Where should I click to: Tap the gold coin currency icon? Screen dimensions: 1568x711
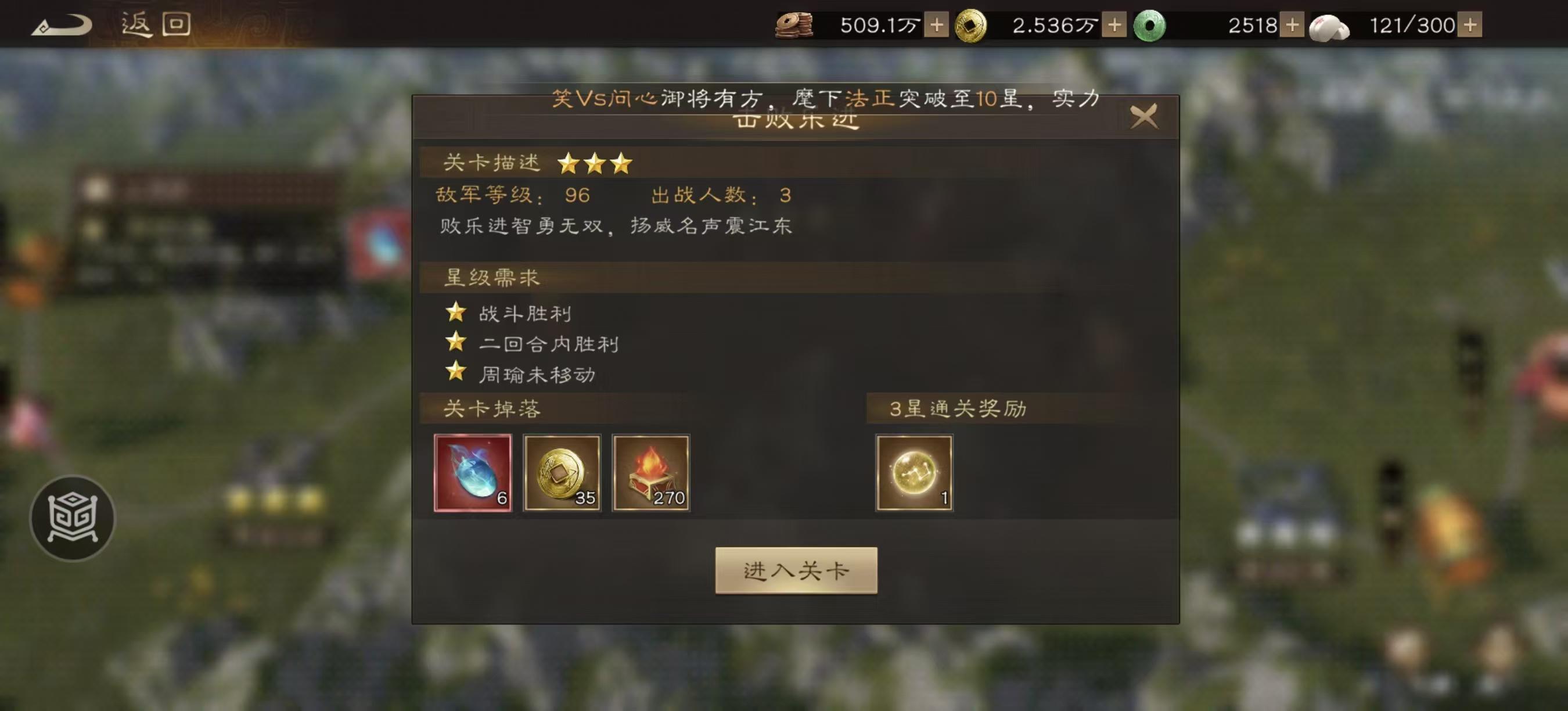[x=974, y=26]
